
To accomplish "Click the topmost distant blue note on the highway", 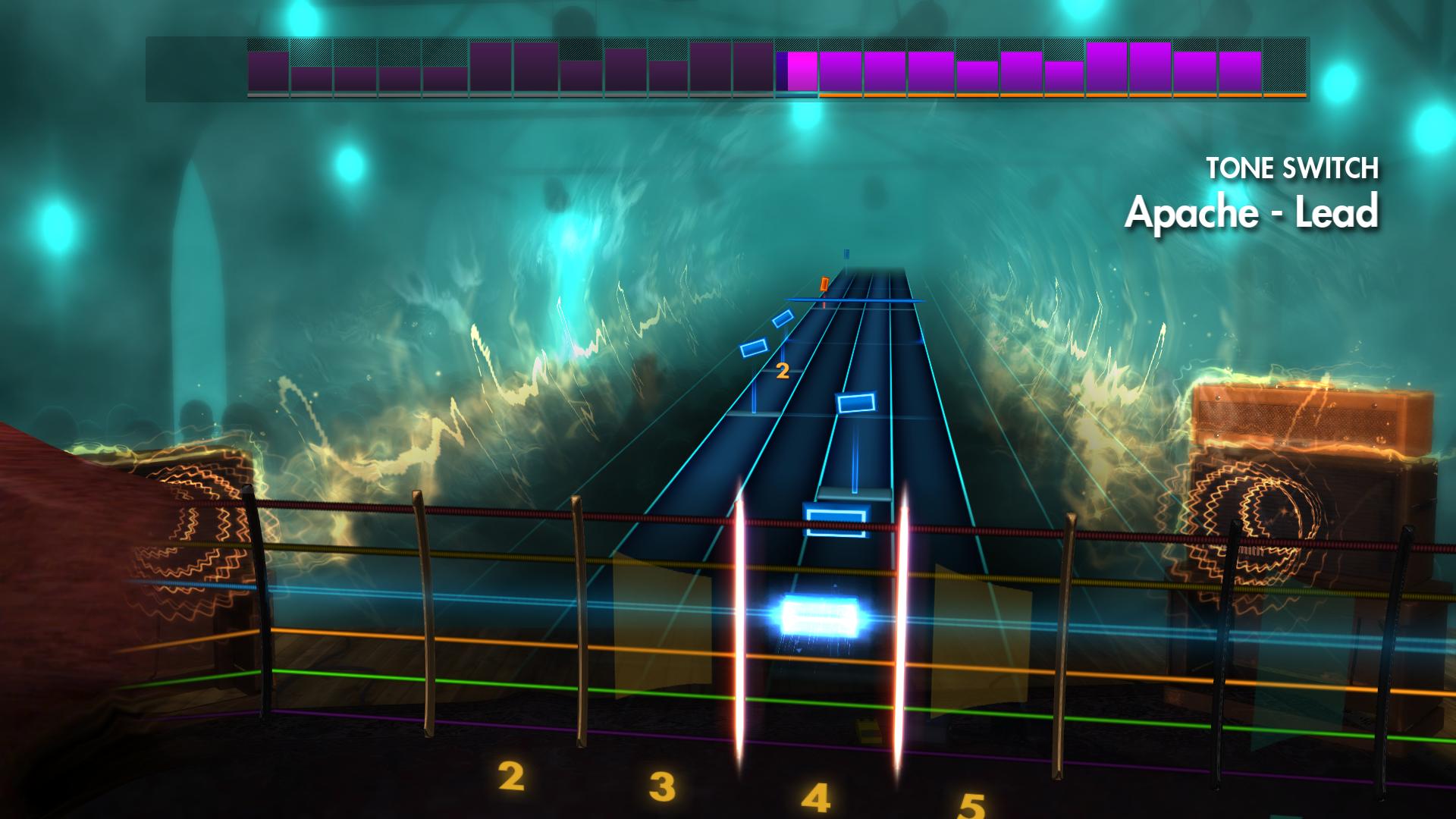I will pyautogui.click(x=846, y=254).
